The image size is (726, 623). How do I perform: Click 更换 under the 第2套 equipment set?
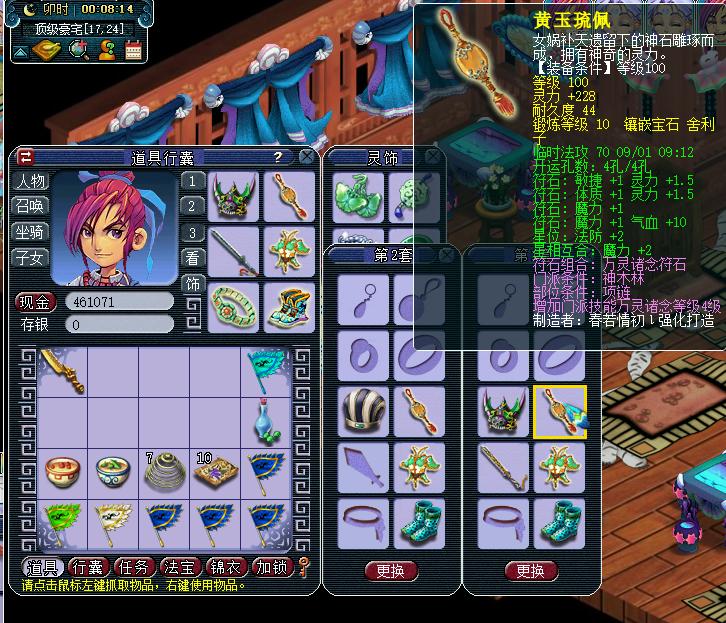(x=391, y=571)
